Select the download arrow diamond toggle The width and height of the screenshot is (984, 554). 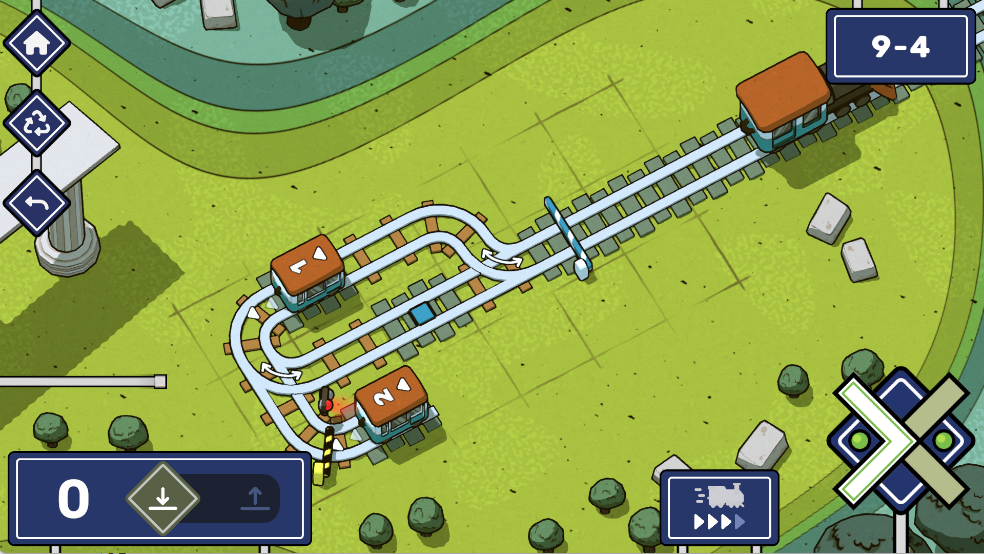pos(163,497)
